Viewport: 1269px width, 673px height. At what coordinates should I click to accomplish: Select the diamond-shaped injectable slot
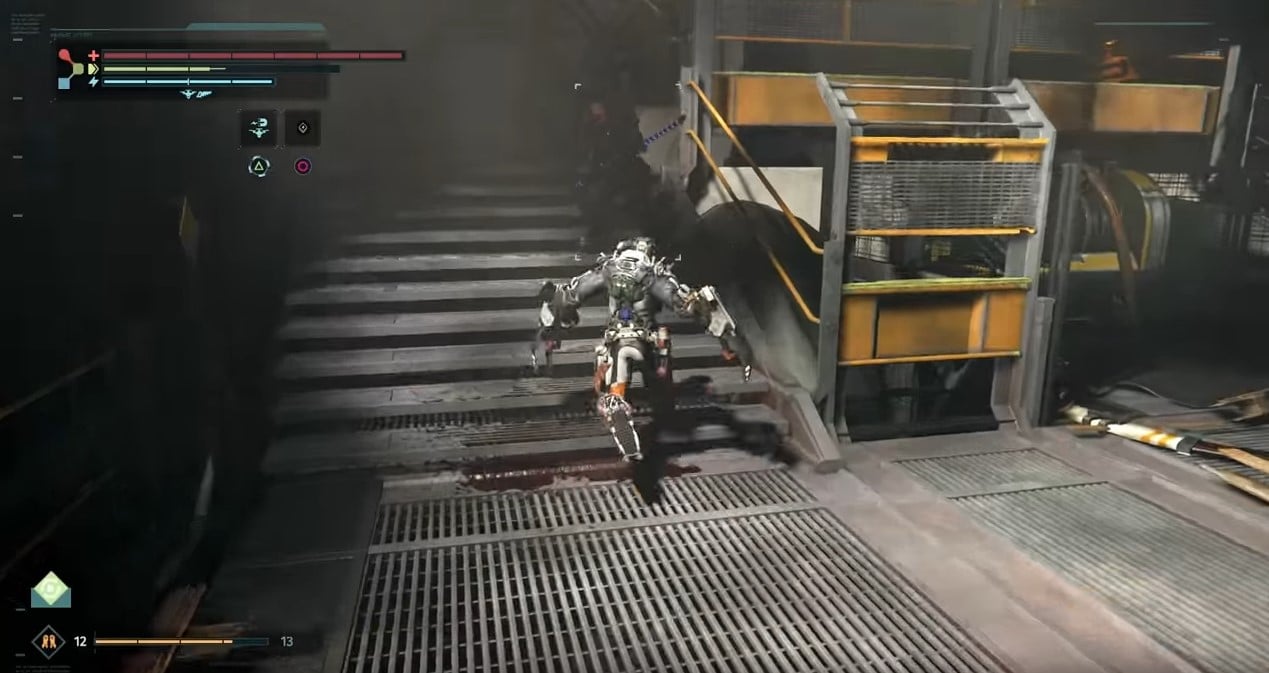click(x=302, y=128)
